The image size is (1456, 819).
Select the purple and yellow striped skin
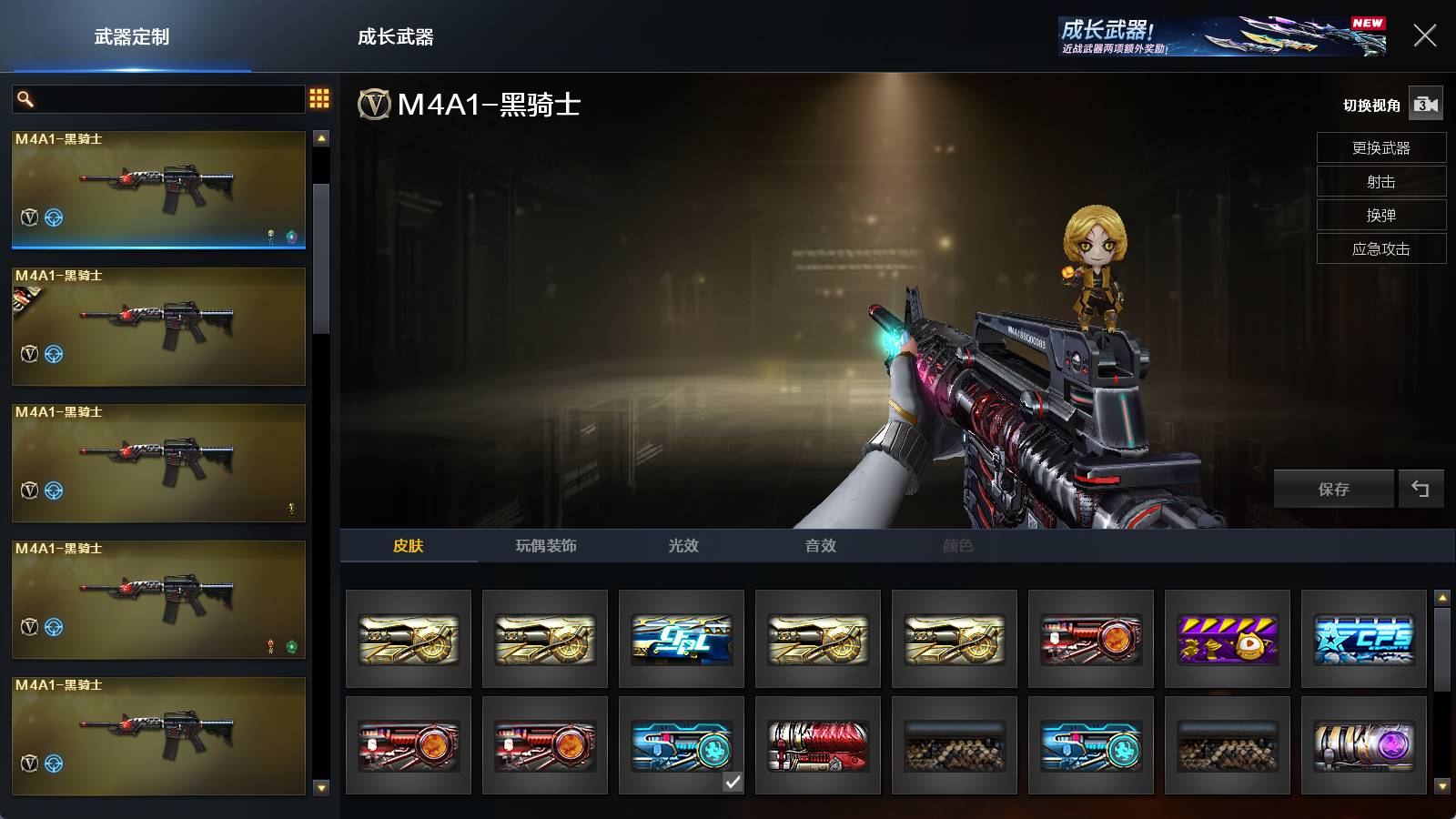pos(1227,639)
